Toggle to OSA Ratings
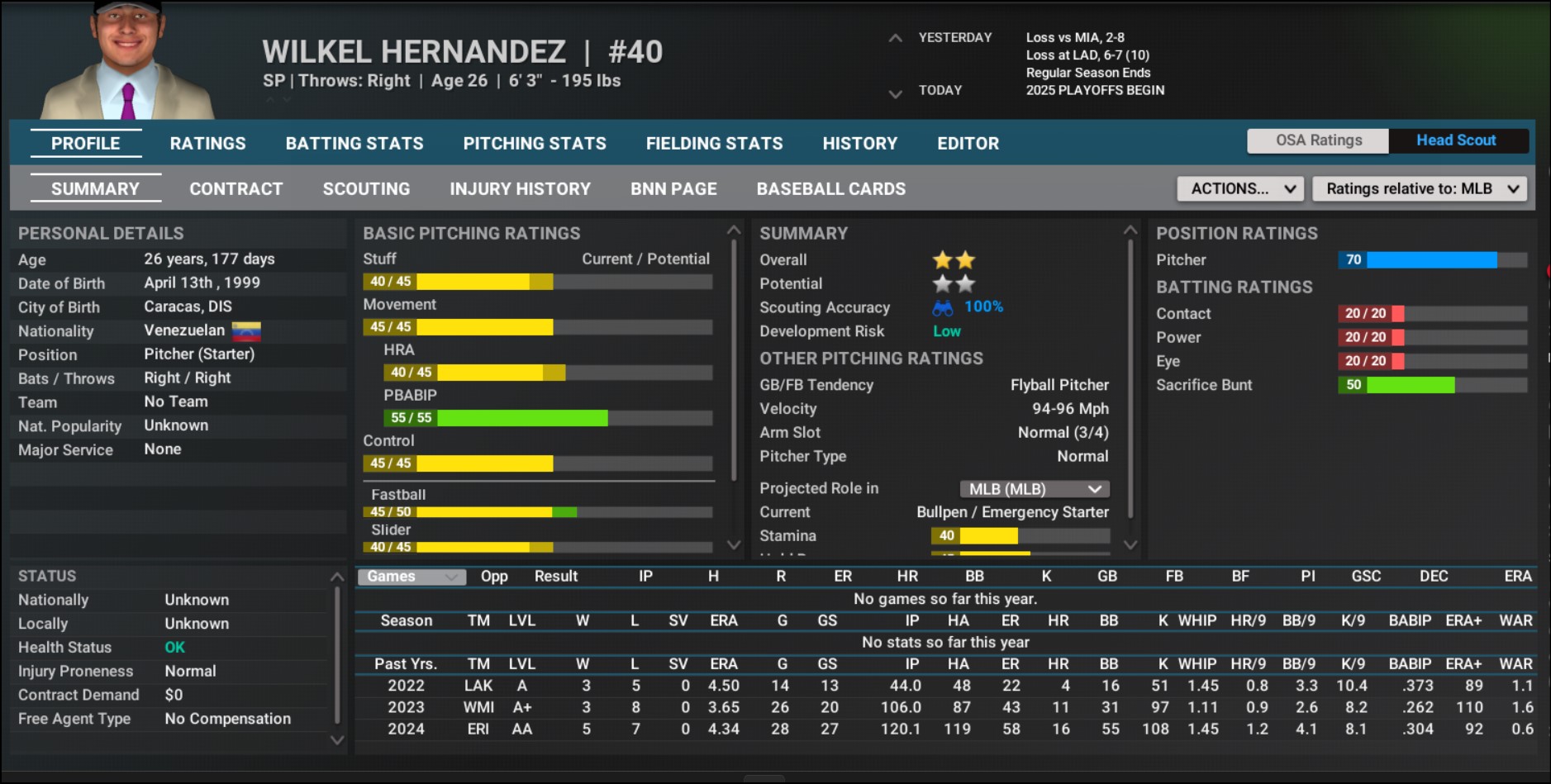Image resolution: width=1551 pixels, height=784 pixels. 1318,140
